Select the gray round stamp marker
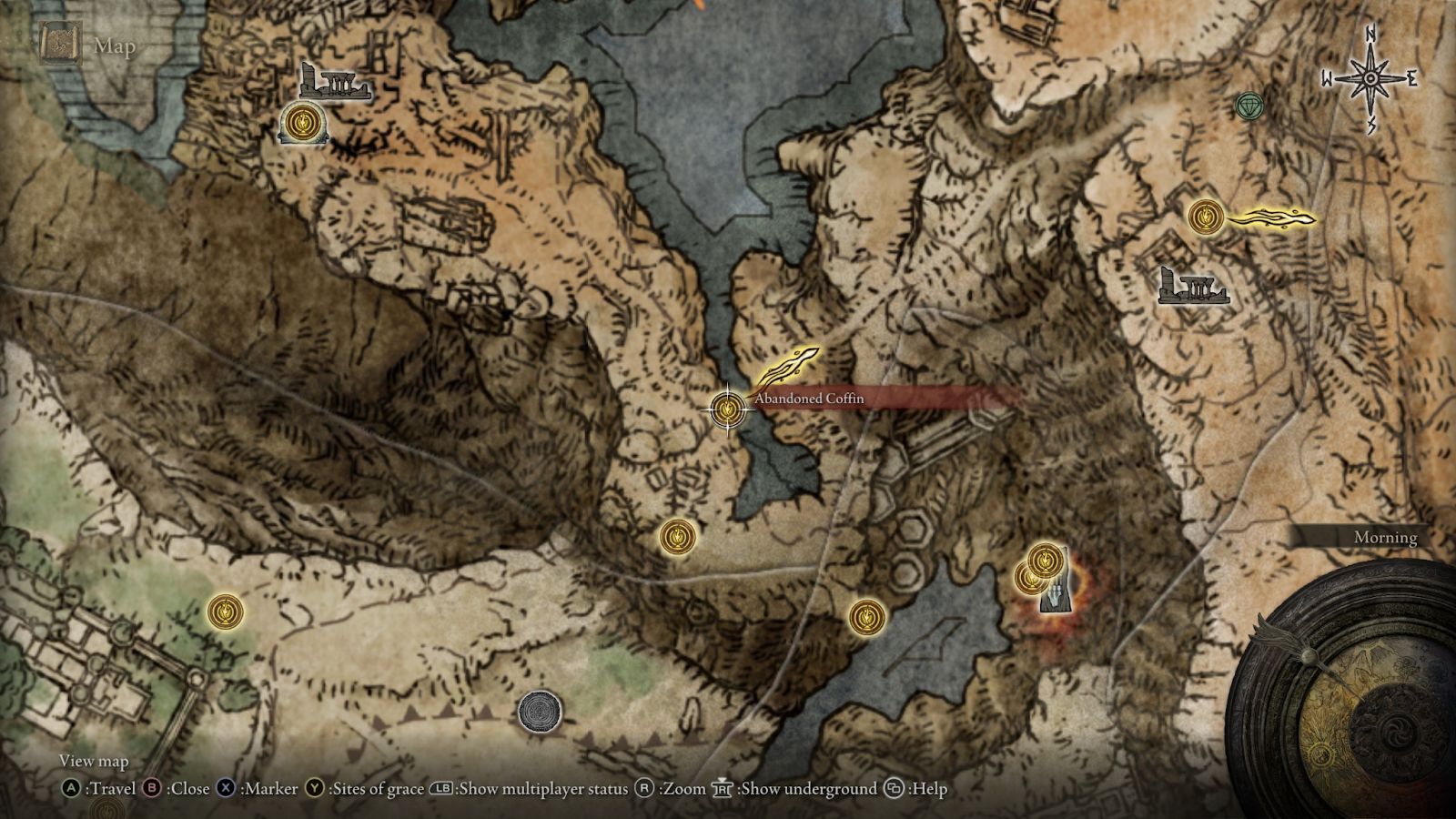The image size is (1456, 819). pyautogui.click(x=540, y=711)
